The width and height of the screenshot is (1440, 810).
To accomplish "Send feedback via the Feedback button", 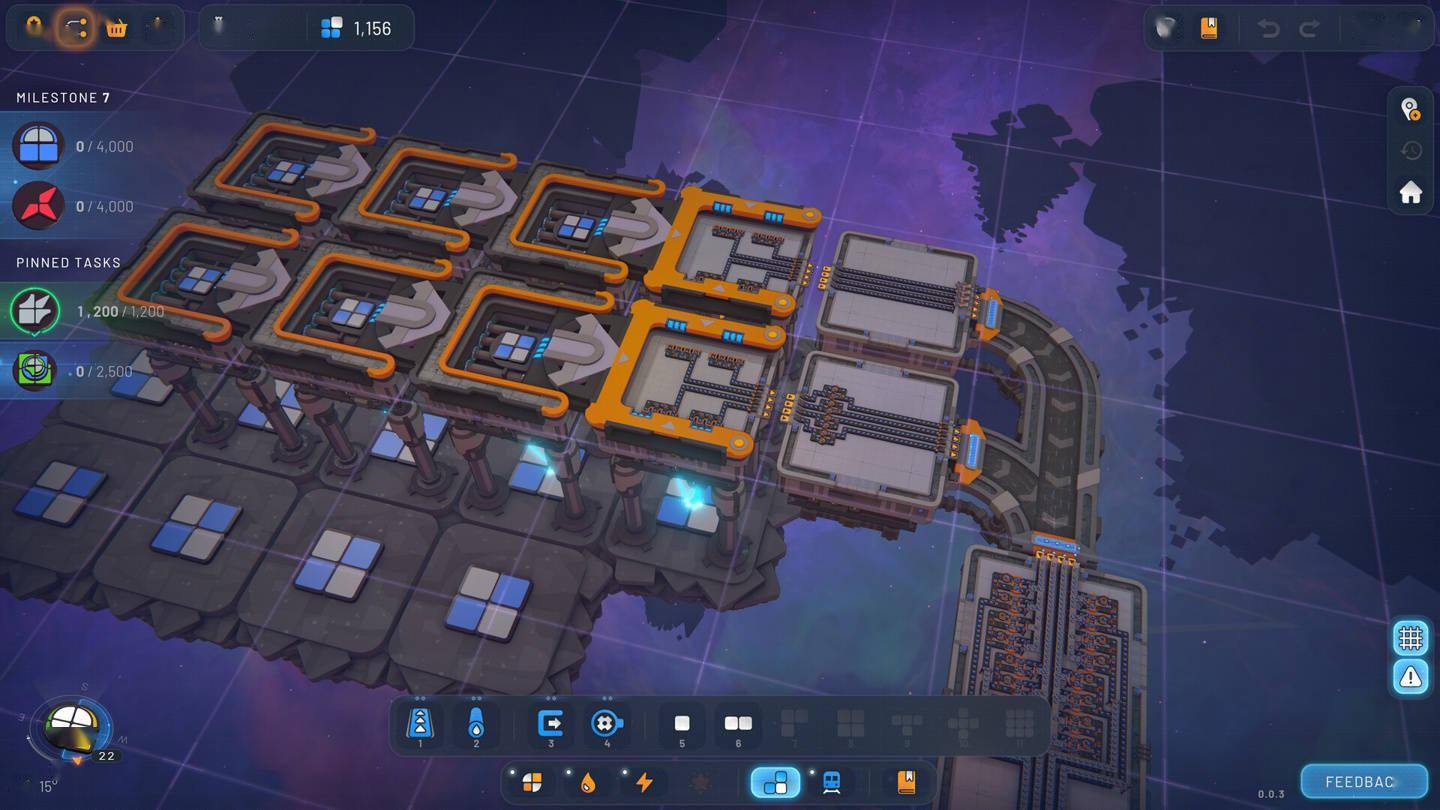I will 1363,781.
